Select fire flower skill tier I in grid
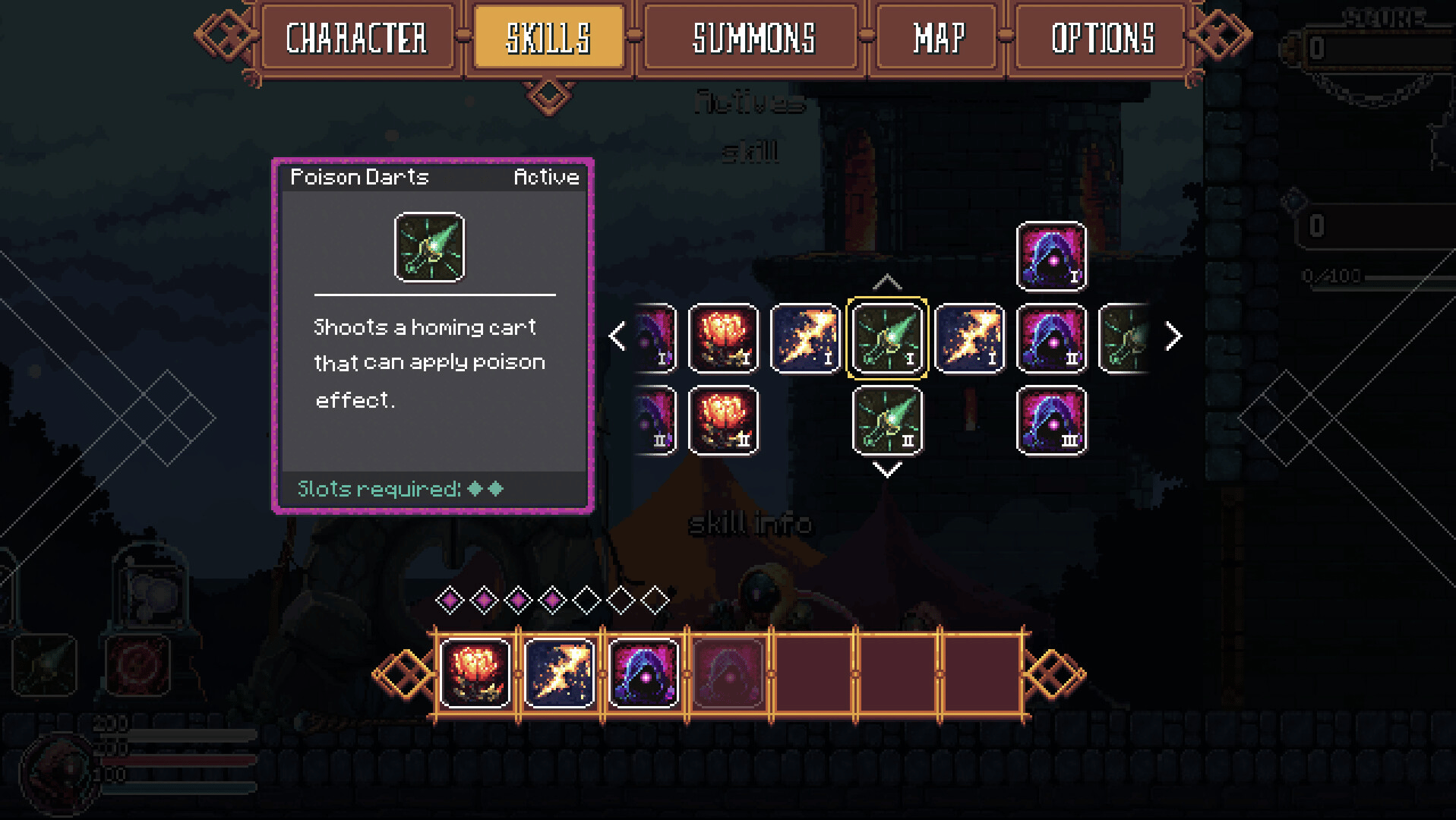This screenshot has height=820, width=1456. click(723, 338)
